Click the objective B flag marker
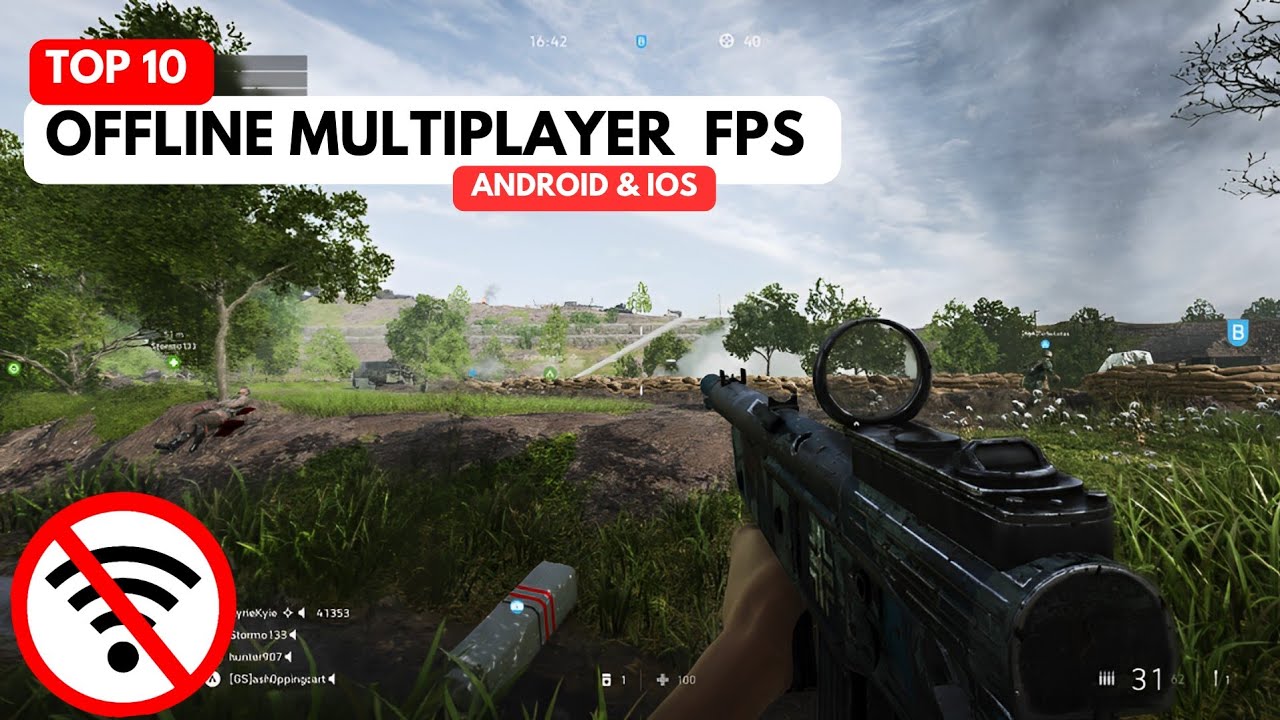The image size is (1280, 720). point(1238,332)
